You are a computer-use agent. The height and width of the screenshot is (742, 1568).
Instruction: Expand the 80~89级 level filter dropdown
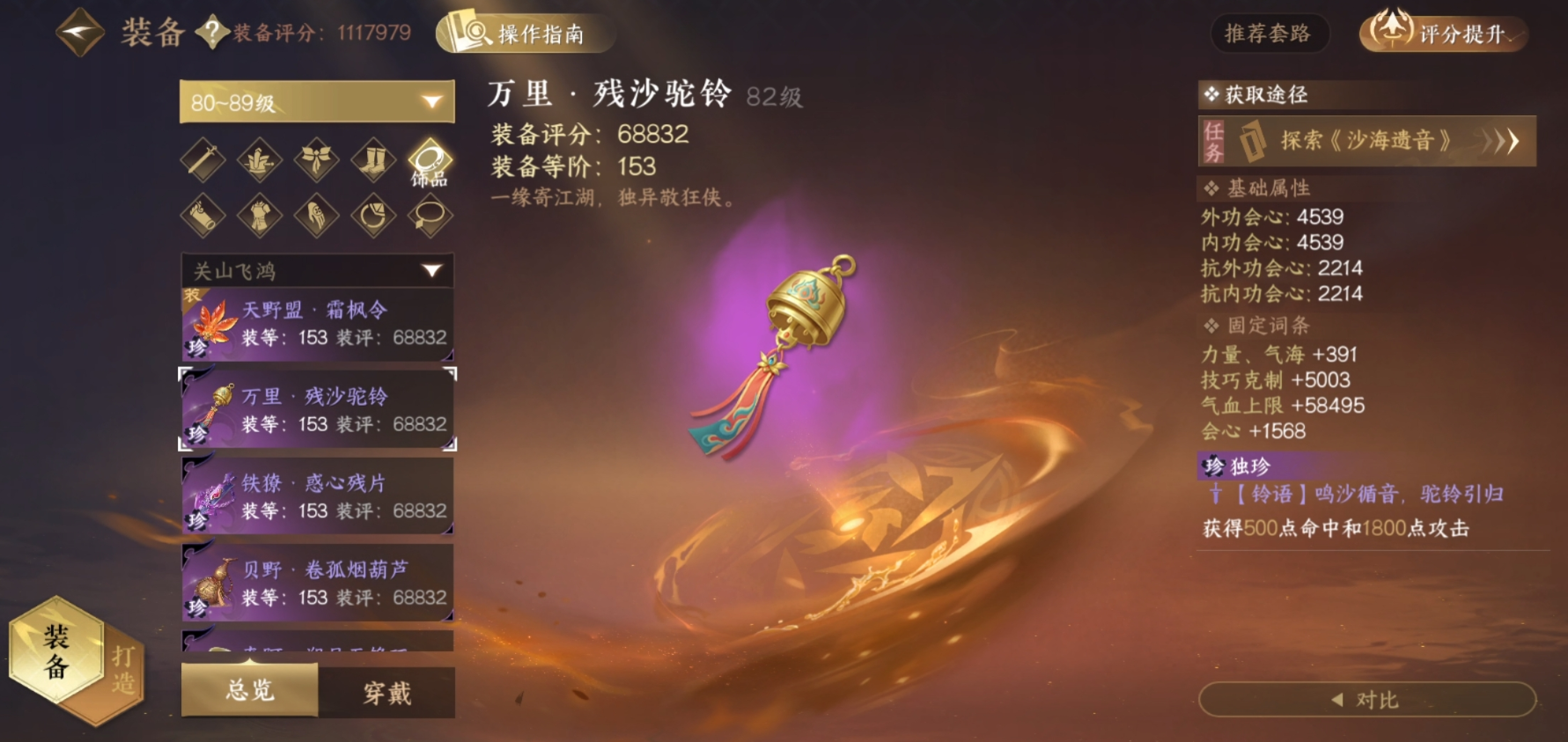click(315, 102)
